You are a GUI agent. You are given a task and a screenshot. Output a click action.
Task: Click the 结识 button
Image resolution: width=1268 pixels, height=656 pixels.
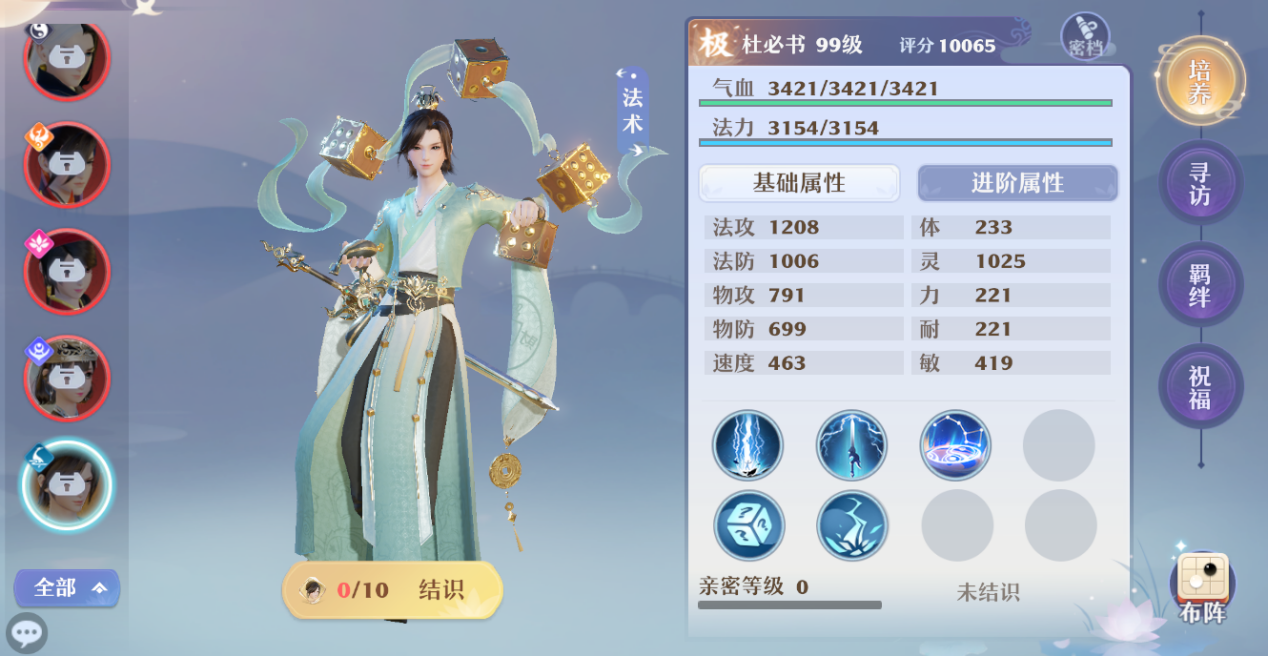pyautogui.click(x=393, y=590)
